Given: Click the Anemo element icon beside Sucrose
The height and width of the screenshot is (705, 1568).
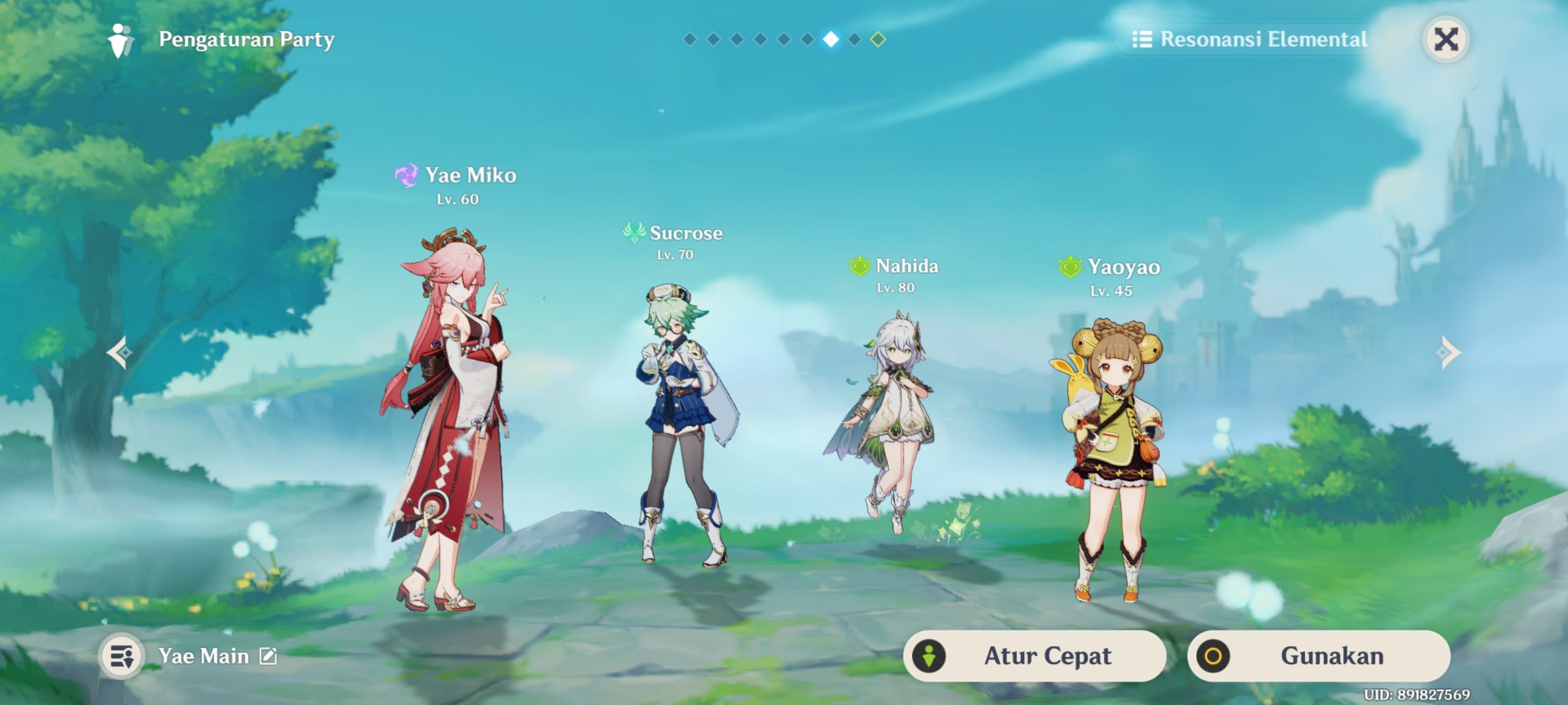Looking at the screenshot, I should (635, 233).
